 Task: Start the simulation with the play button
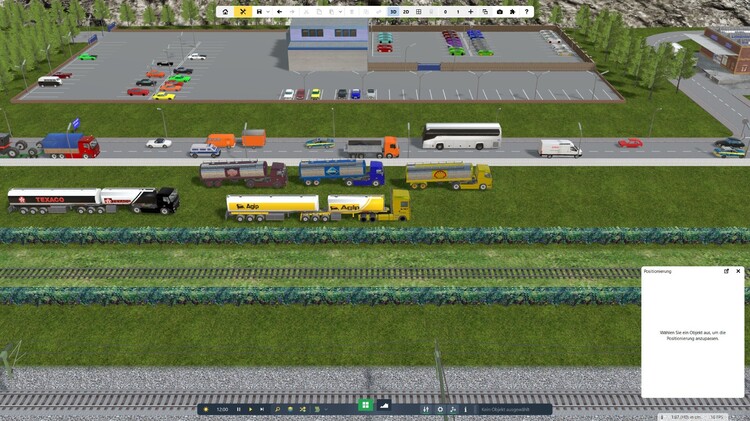point(250,409)
